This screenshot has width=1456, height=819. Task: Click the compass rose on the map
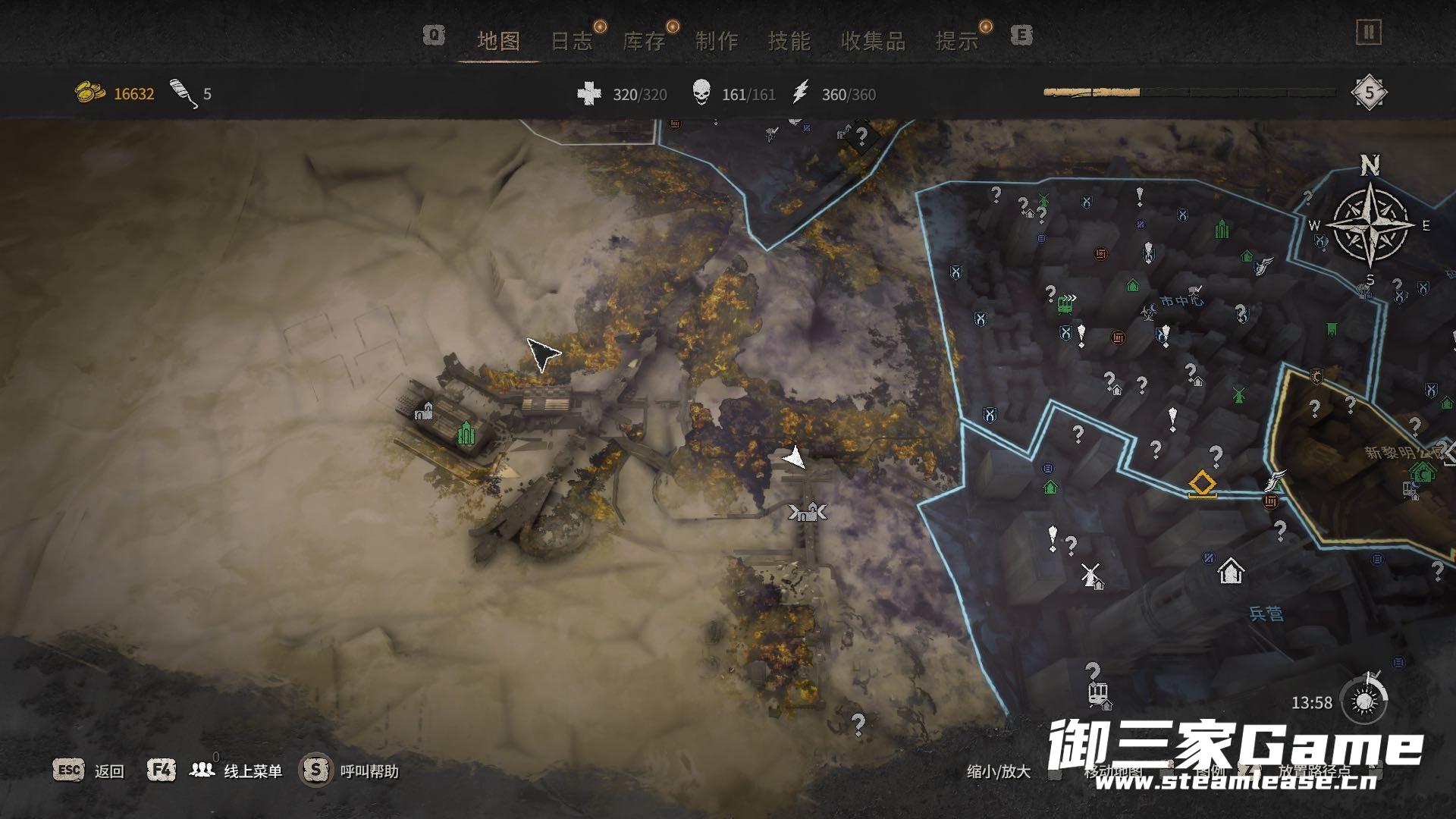pyautogui.click(x=1371, y=224)
